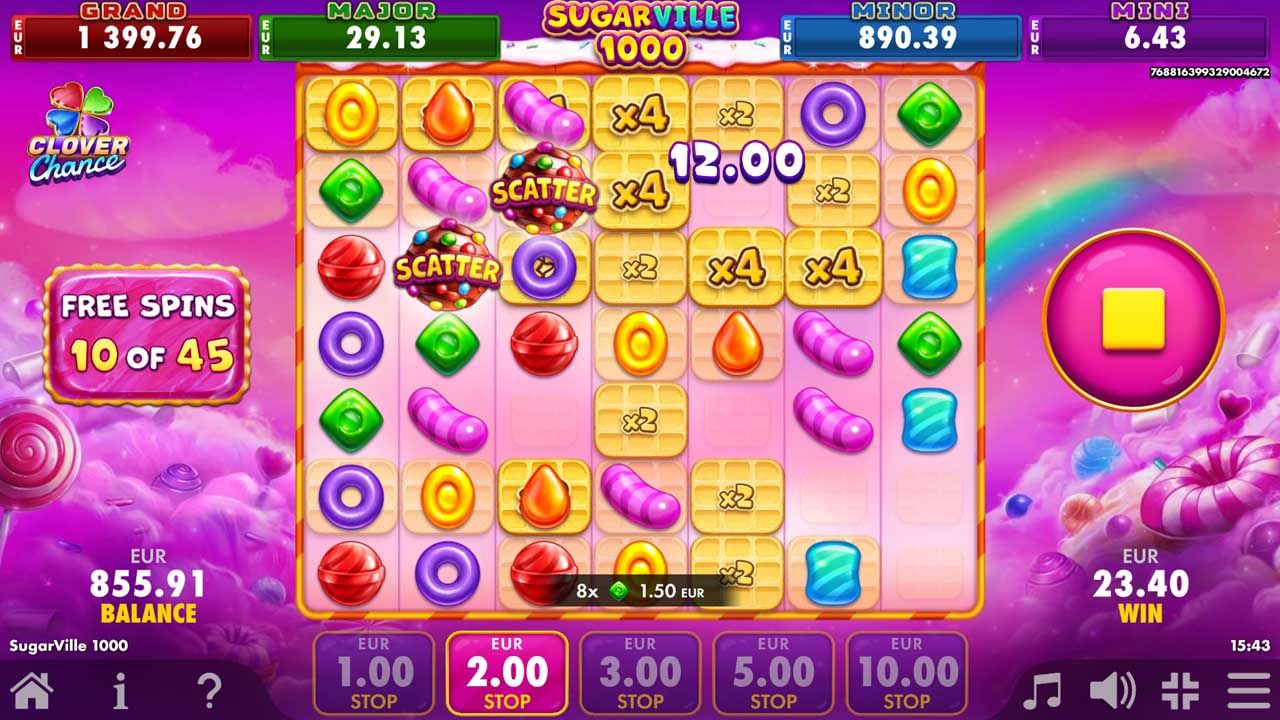The width and height of the screenshot is (1280, 720).
Task: Toggle the music note icon
Action: click(x=1043, y=691)
